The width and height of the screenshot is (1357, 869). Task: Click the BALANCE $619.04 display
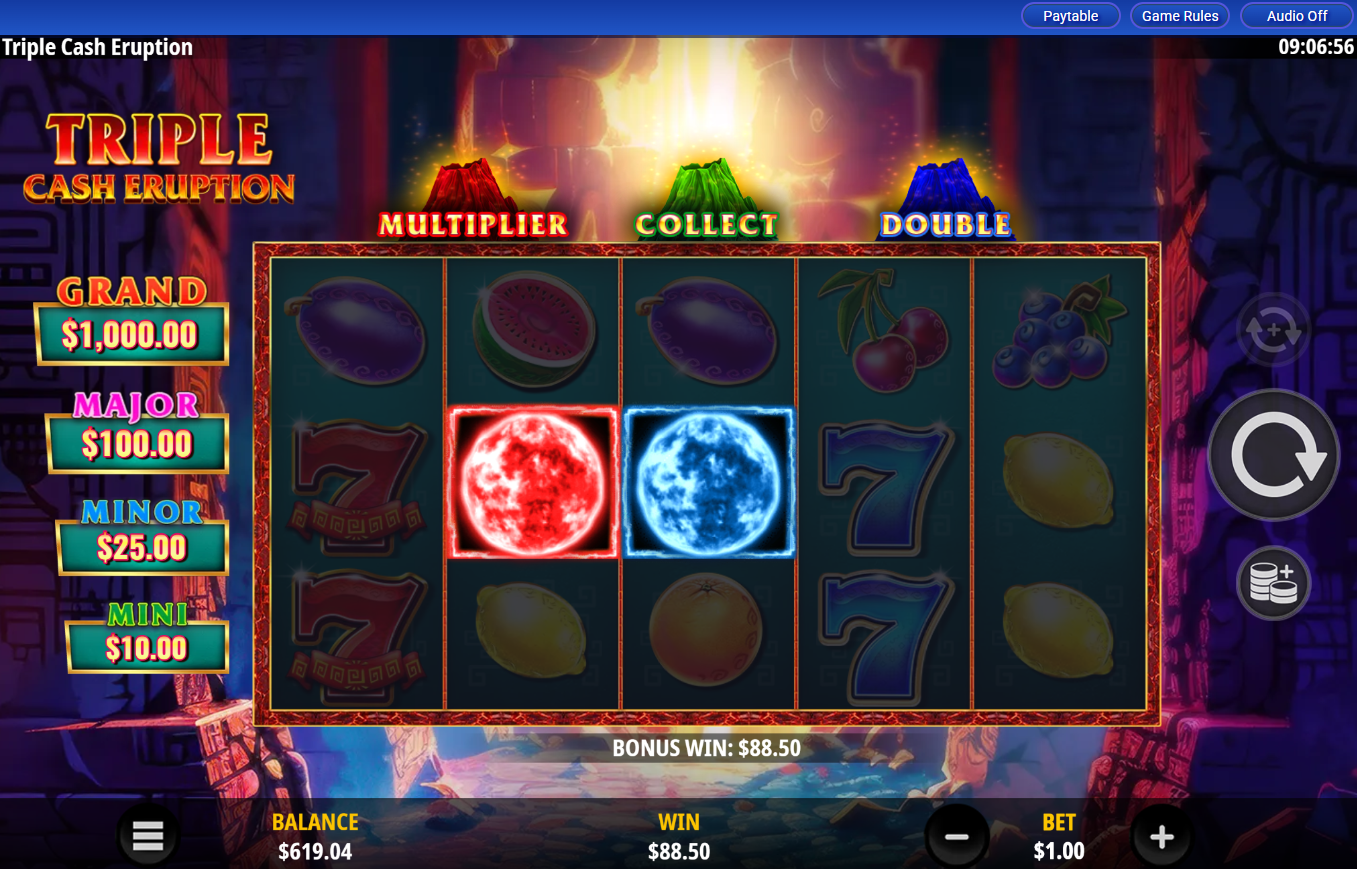[x=314, y=837]
